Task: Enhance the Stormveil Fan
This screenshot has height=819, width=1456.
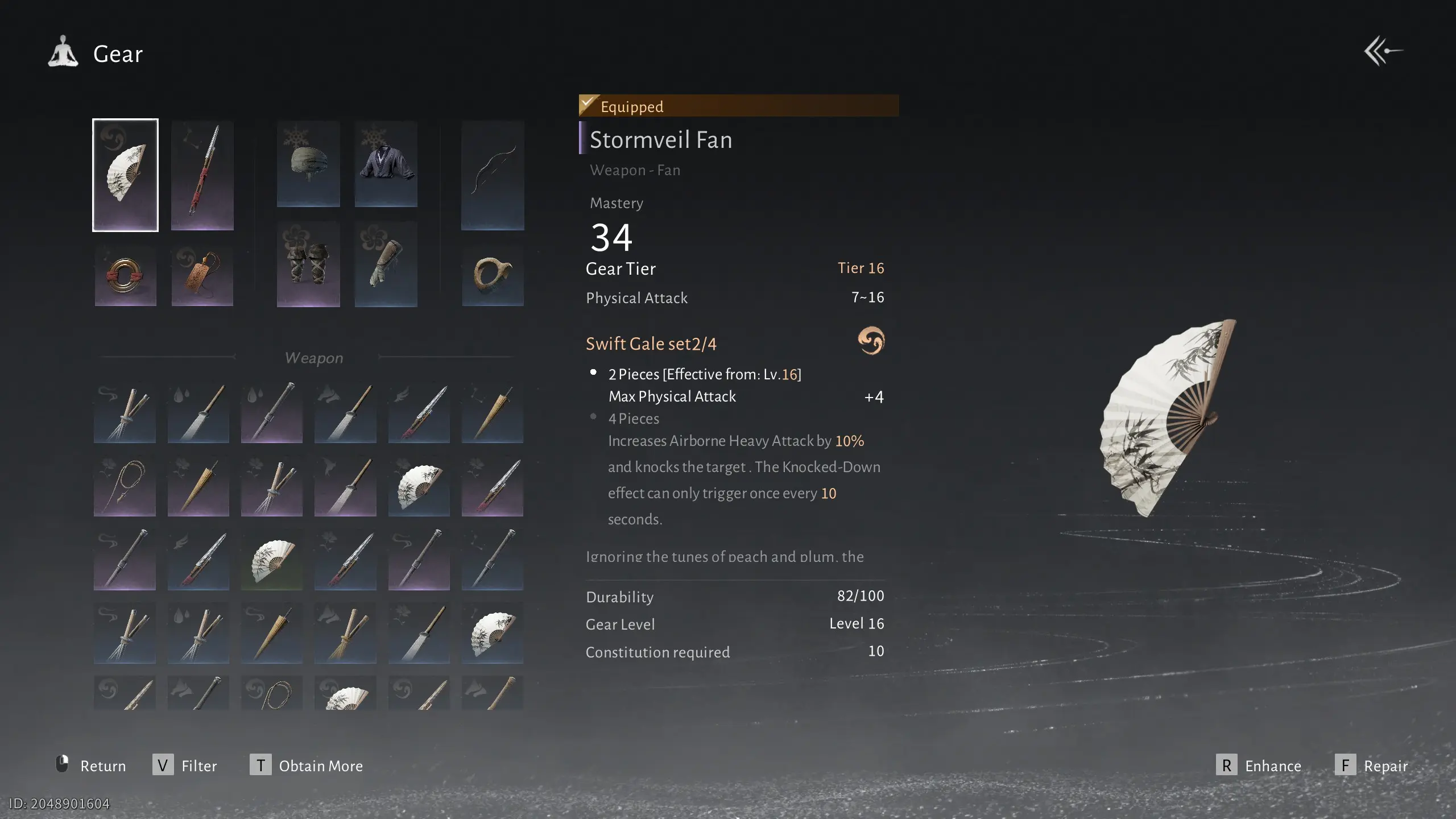Action: 1259,766
